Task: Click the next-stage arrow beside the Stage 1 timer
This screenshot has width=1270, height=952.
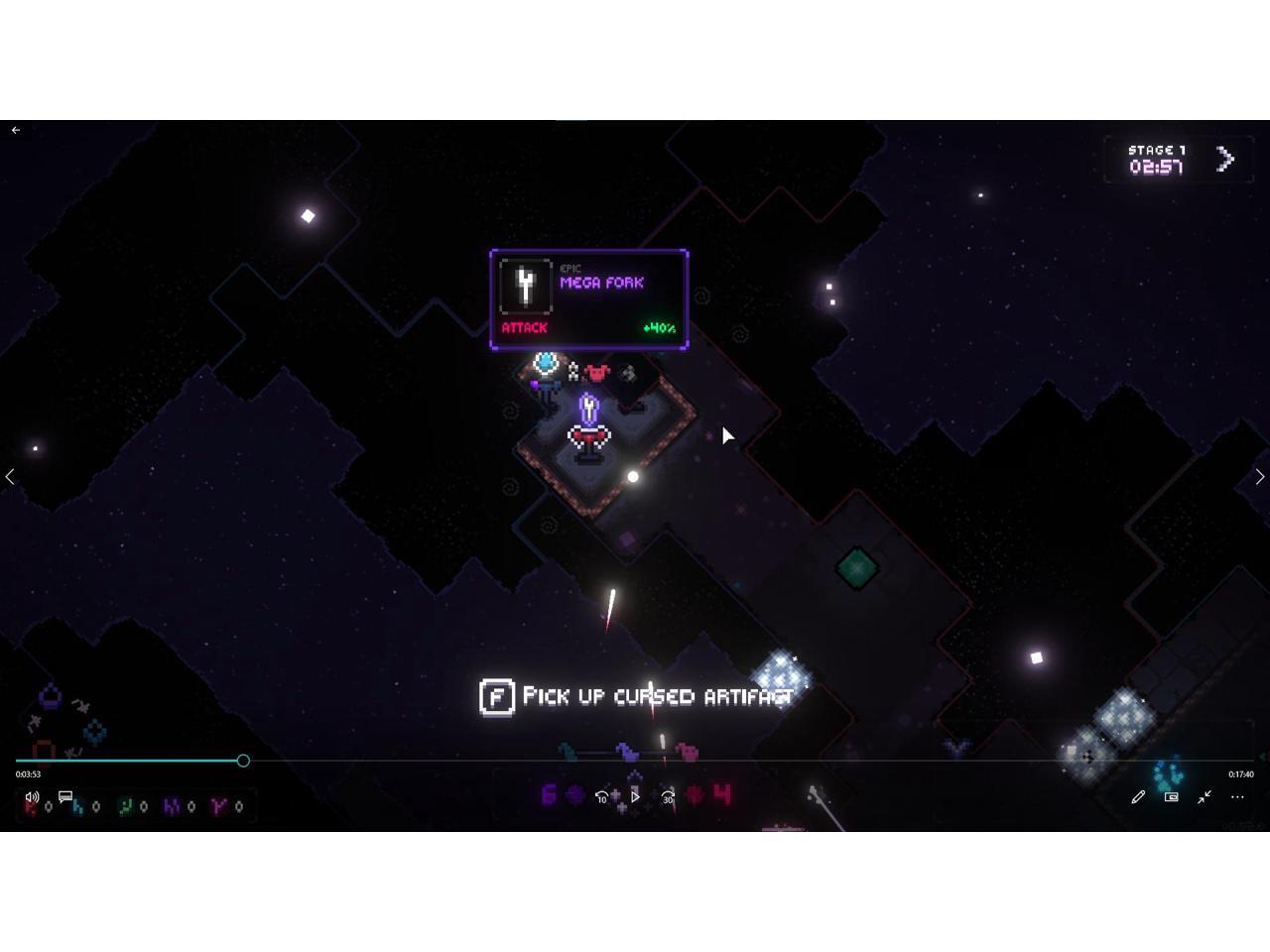Action: click(x=1225, y=159)
